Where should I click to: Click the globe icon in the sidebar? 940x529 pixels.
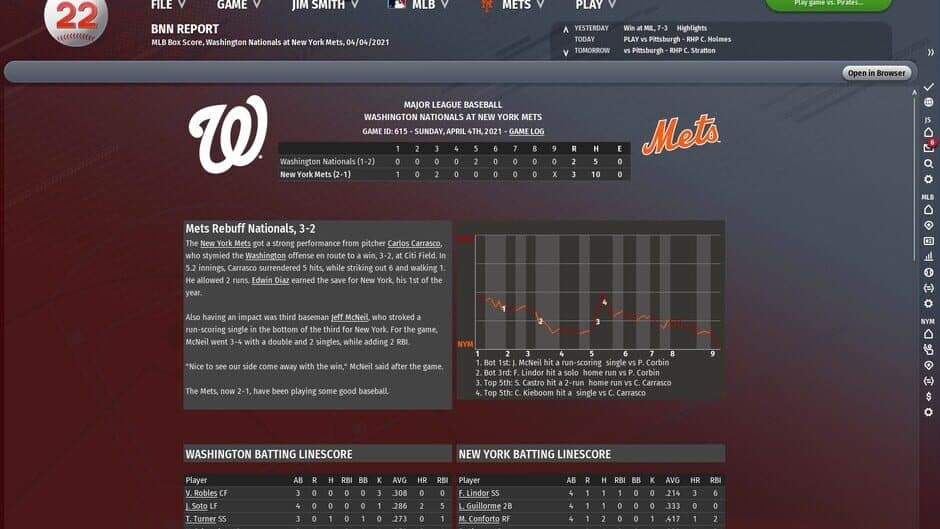(928, 102)
